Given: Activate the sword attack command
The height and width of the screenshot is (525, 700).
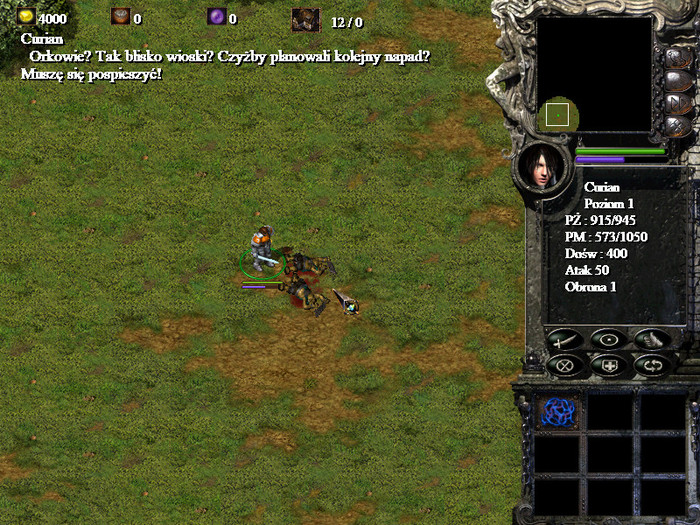Looking at the screenshot, I should tap(564, 339).
